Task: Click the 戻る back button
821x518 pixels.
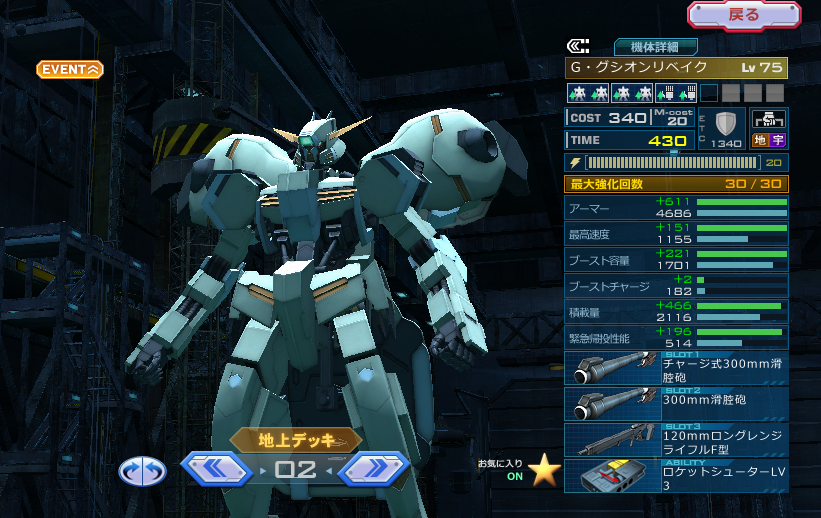Action: pyautogui.click(x=743, y=15)
